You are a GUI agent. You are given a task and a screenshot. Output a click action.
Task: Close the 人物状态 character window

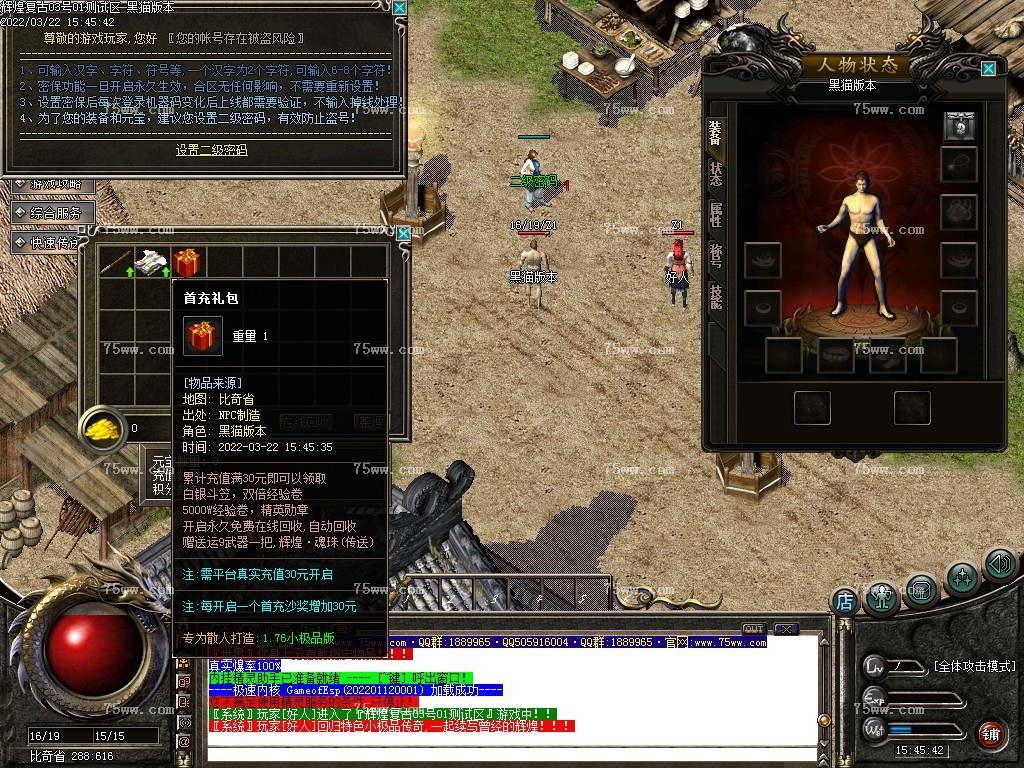click(988, 69)
